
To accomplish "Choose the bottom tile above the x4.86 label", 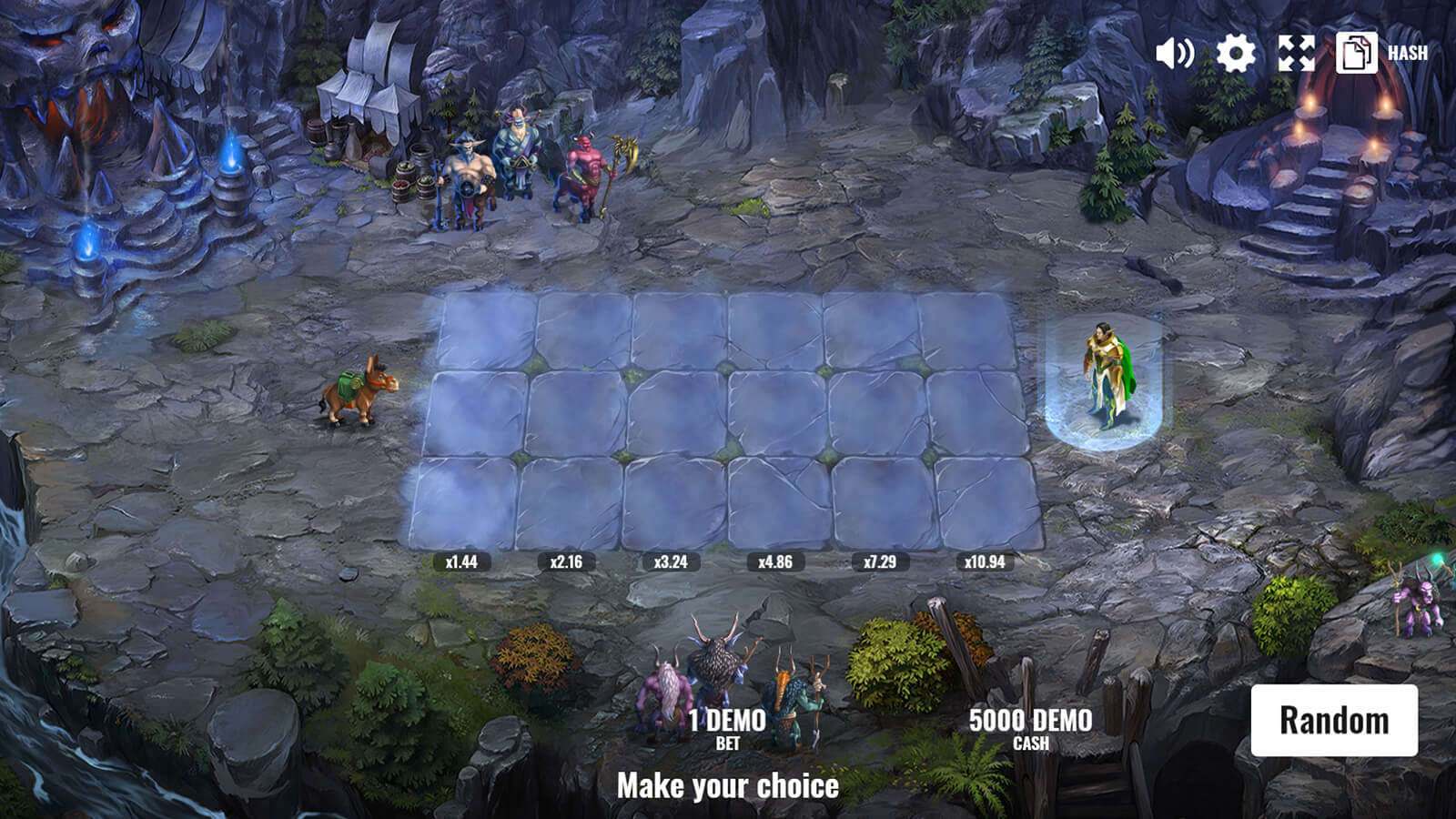I will point(779,502).
